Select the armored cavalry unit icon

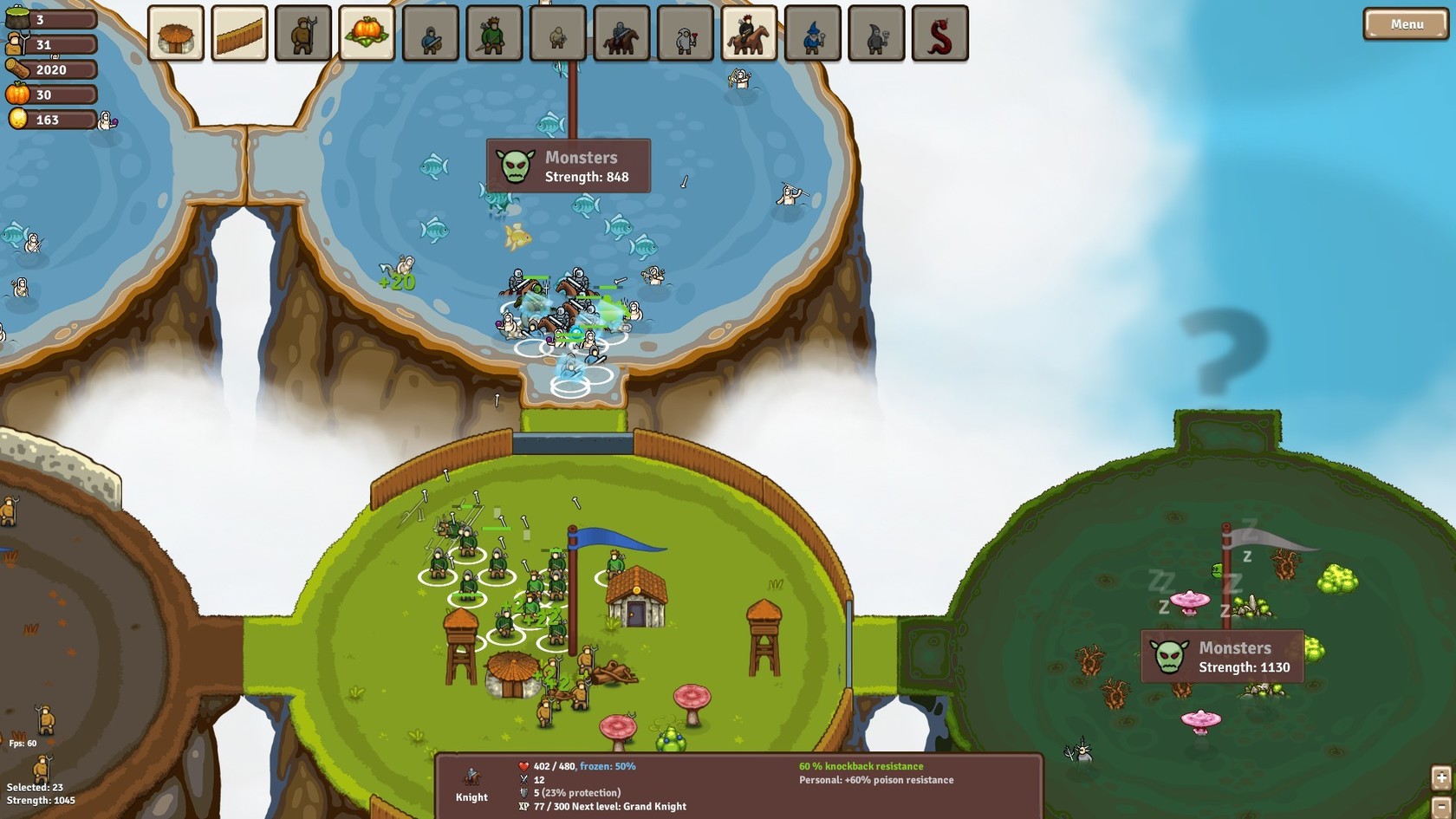[x=619, y=34]
